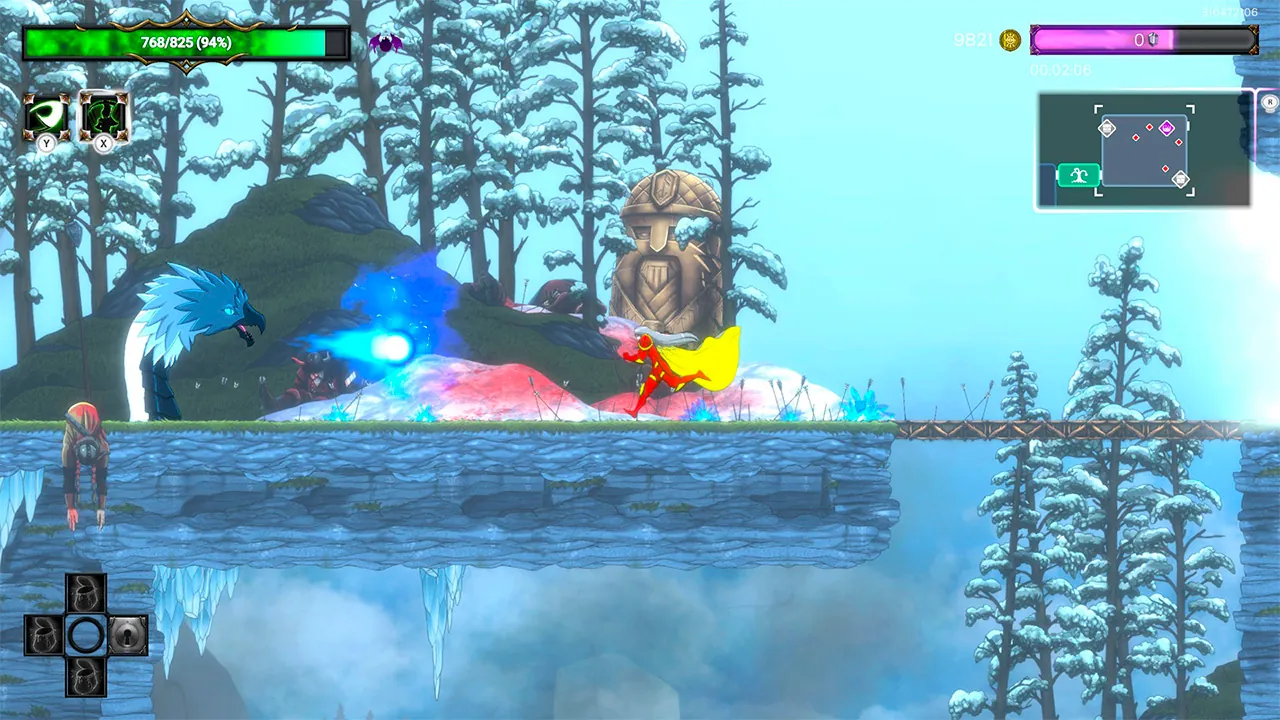Click the coin counter showing 9821
The width and height of the screenshot is (1280, 720).
[x=975, y=40]
